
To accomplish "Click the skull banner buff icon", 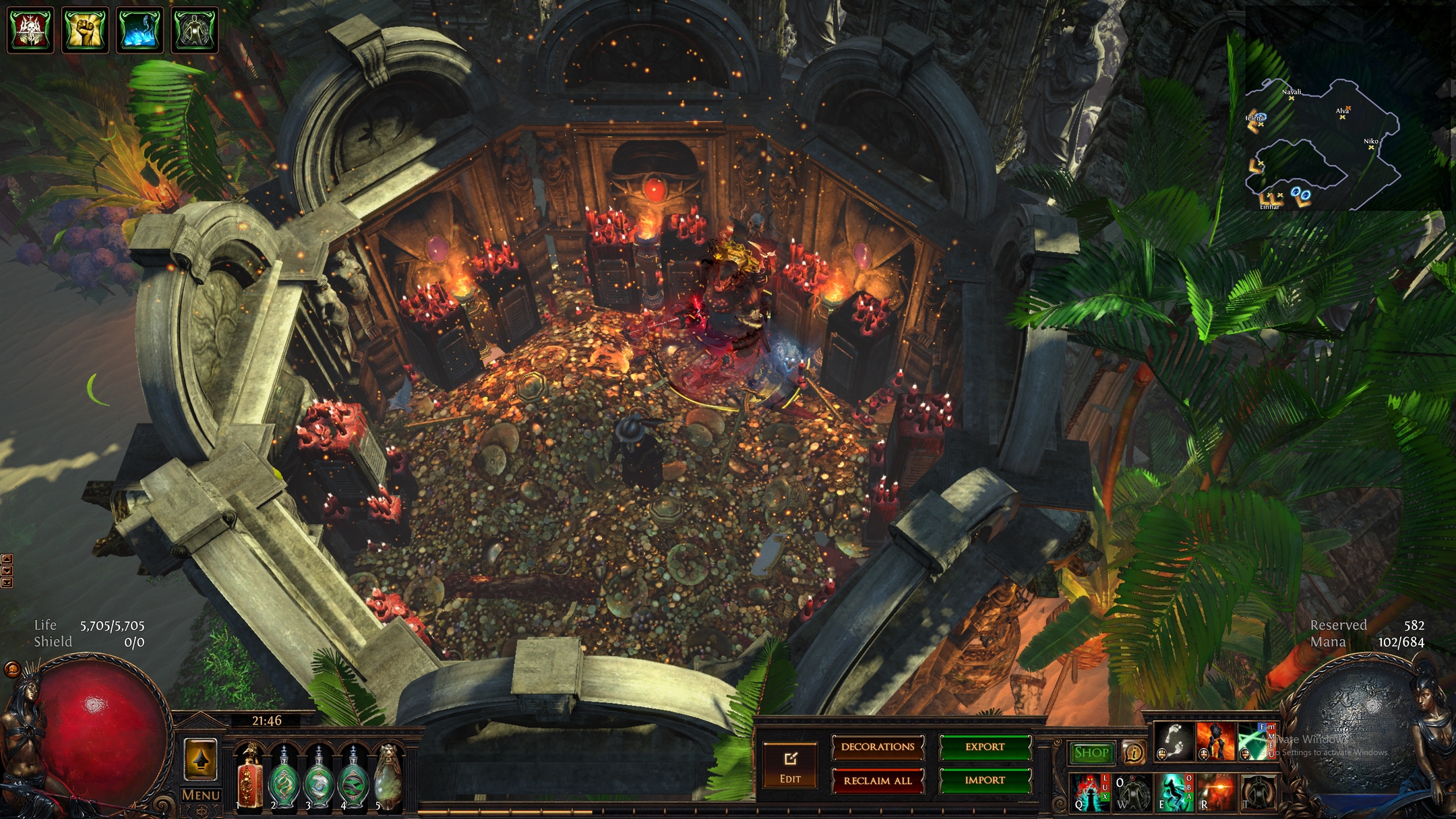I will (30, 30).
